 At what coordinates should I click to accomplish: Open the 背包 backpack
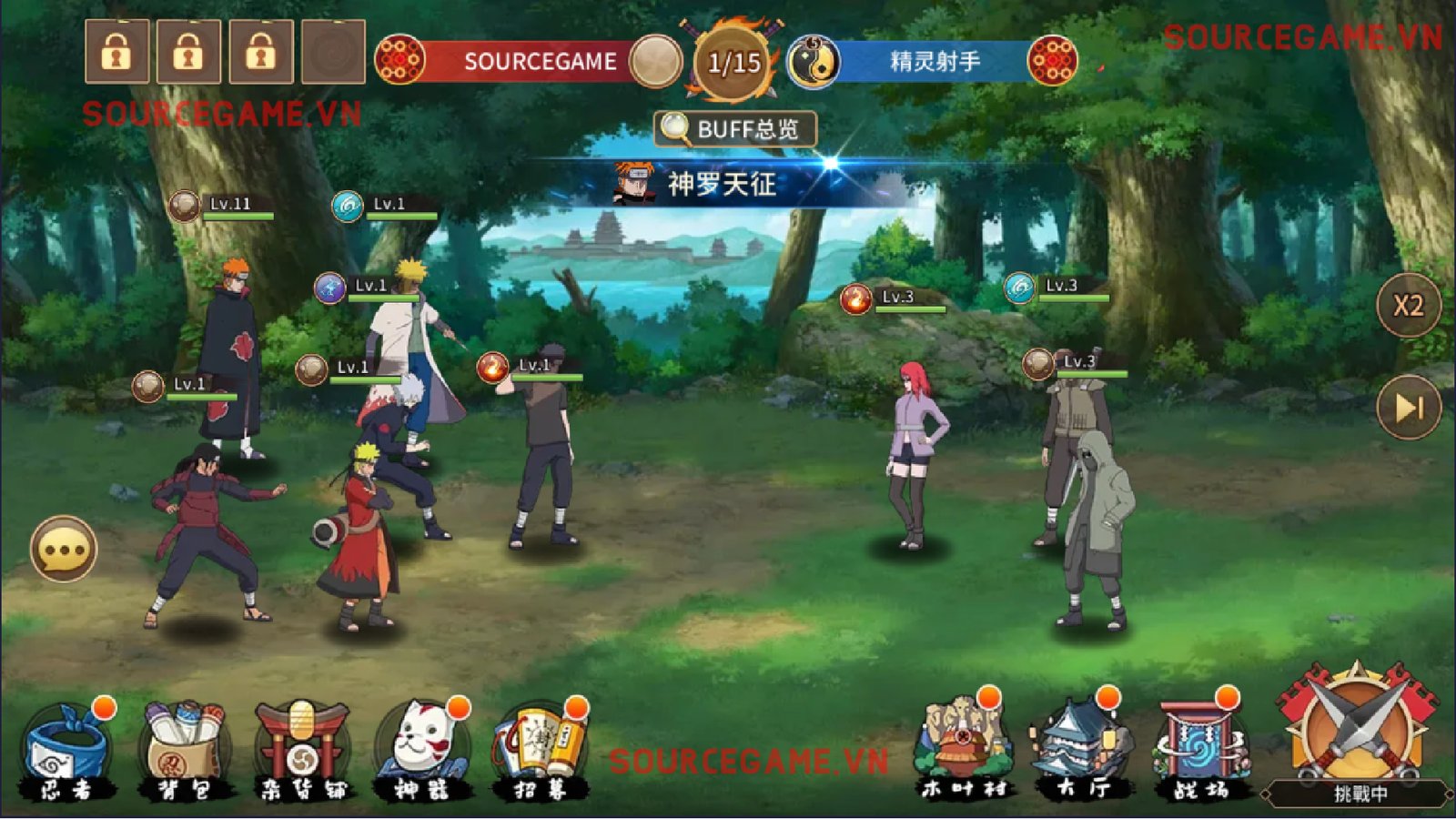point(185,752)
